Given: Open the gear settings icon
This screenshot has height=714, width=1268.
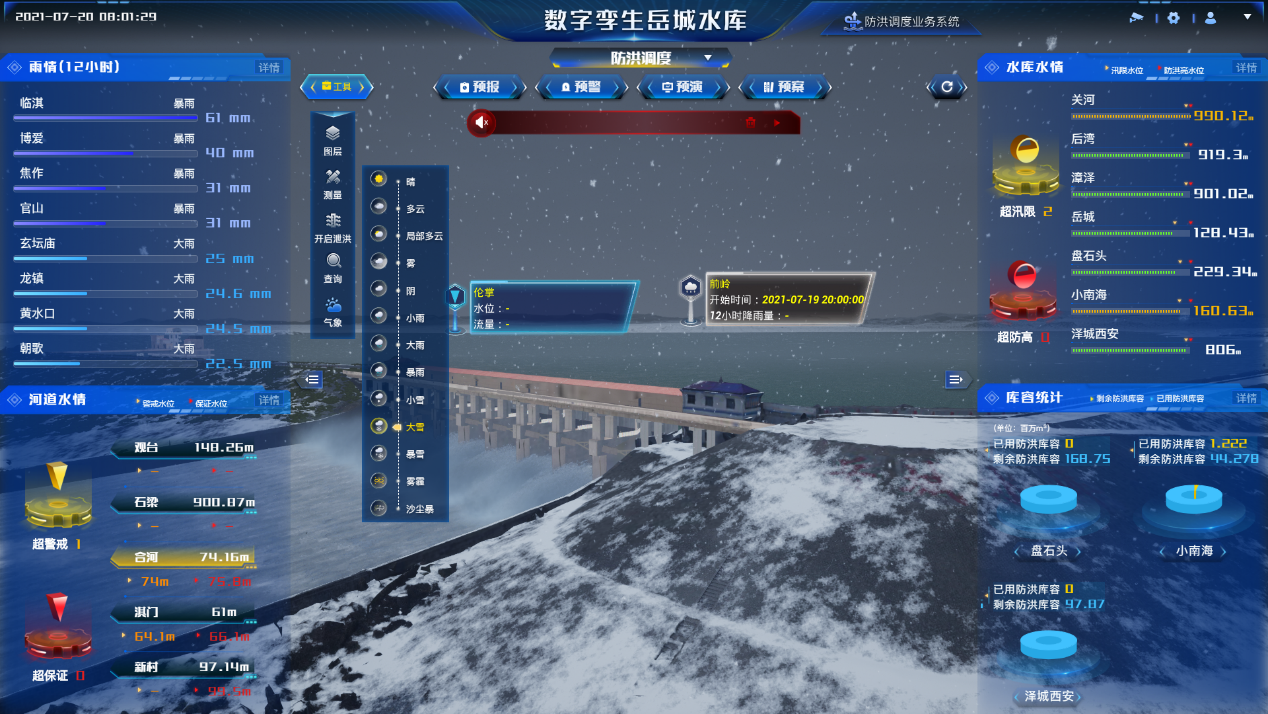Looking at the screenshot, I should pos(1174,18).
